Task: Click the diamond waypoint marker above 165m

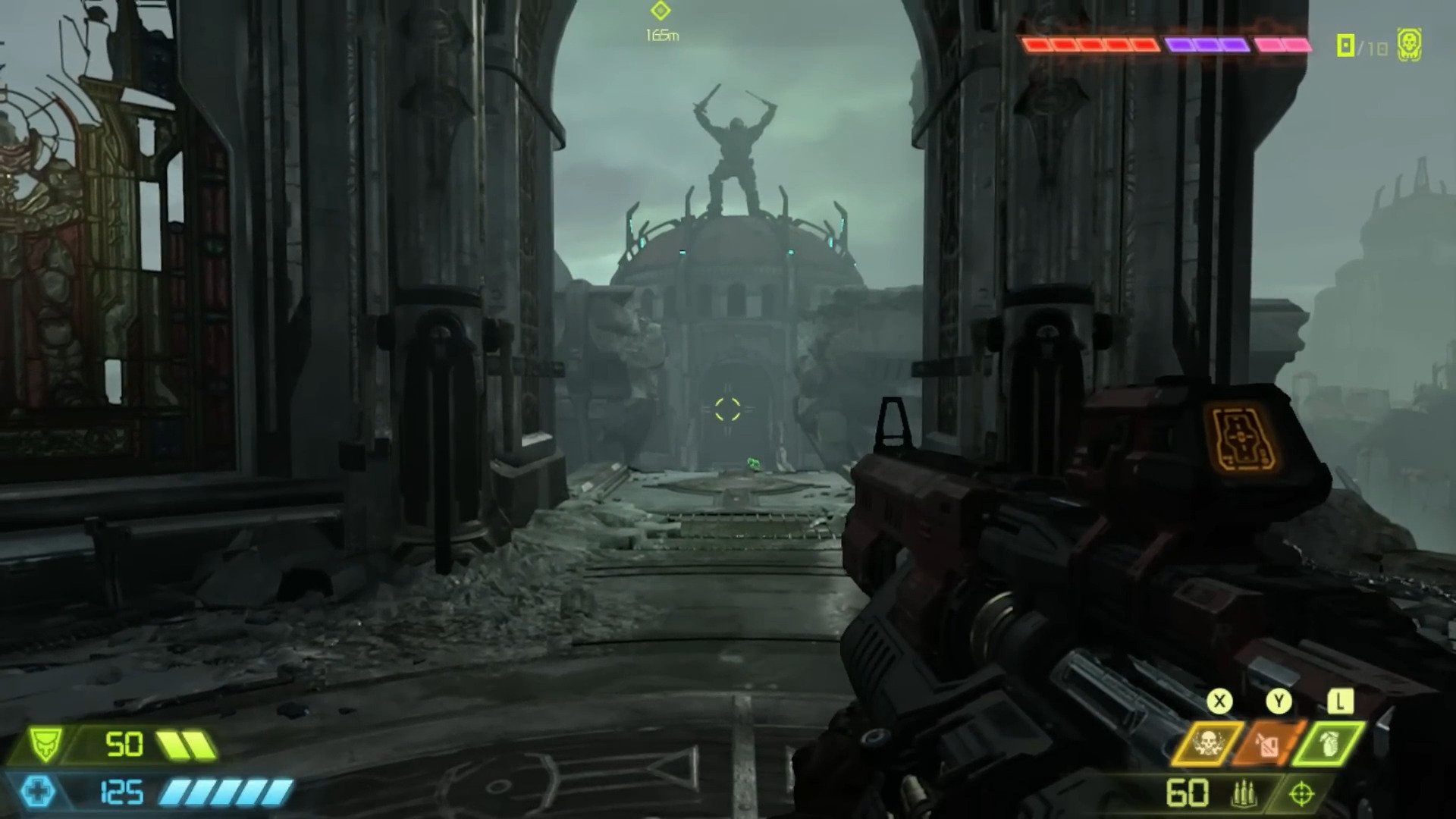Action: (662, 11)
